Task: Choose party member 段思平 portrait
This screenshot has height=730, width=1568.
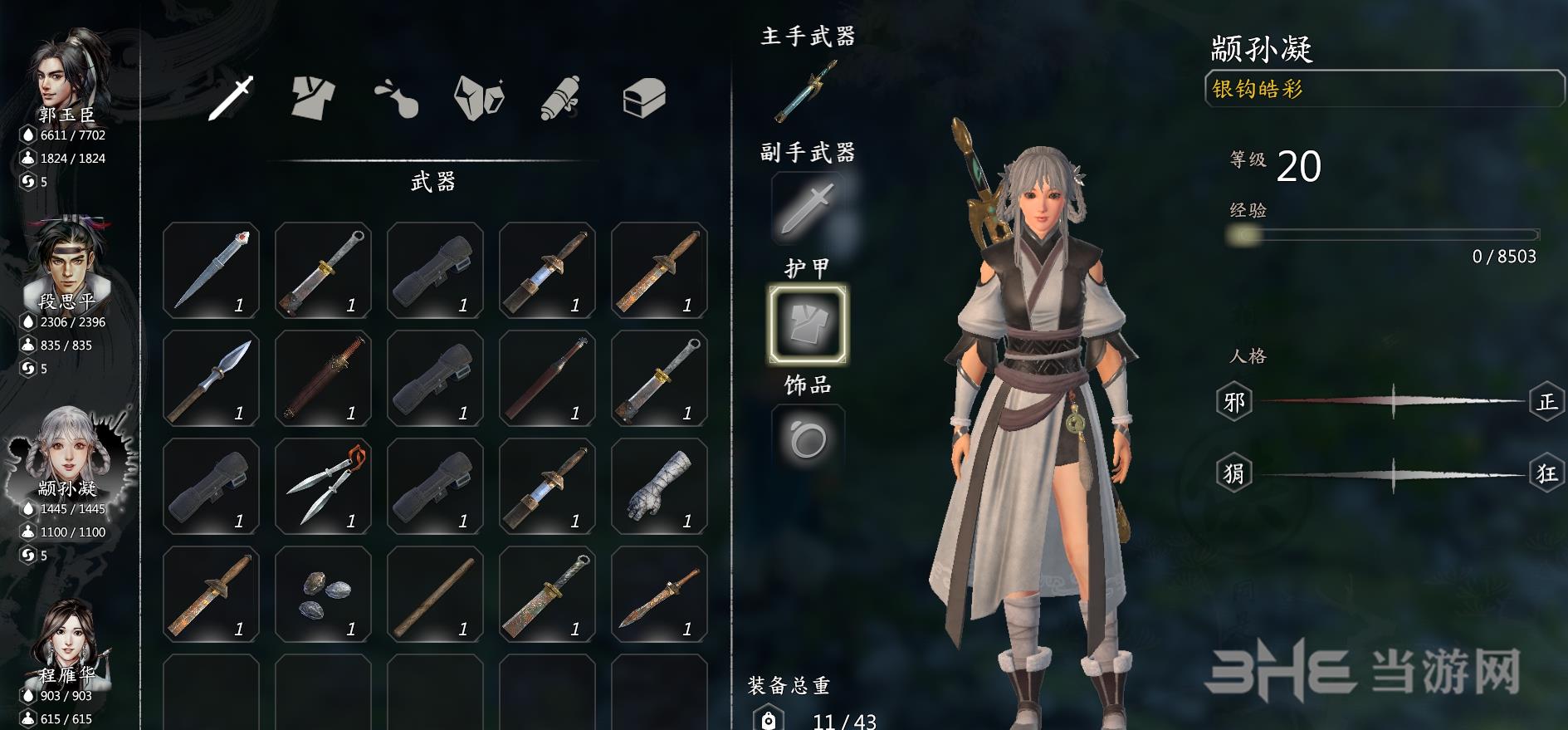Action: (66, 262)
